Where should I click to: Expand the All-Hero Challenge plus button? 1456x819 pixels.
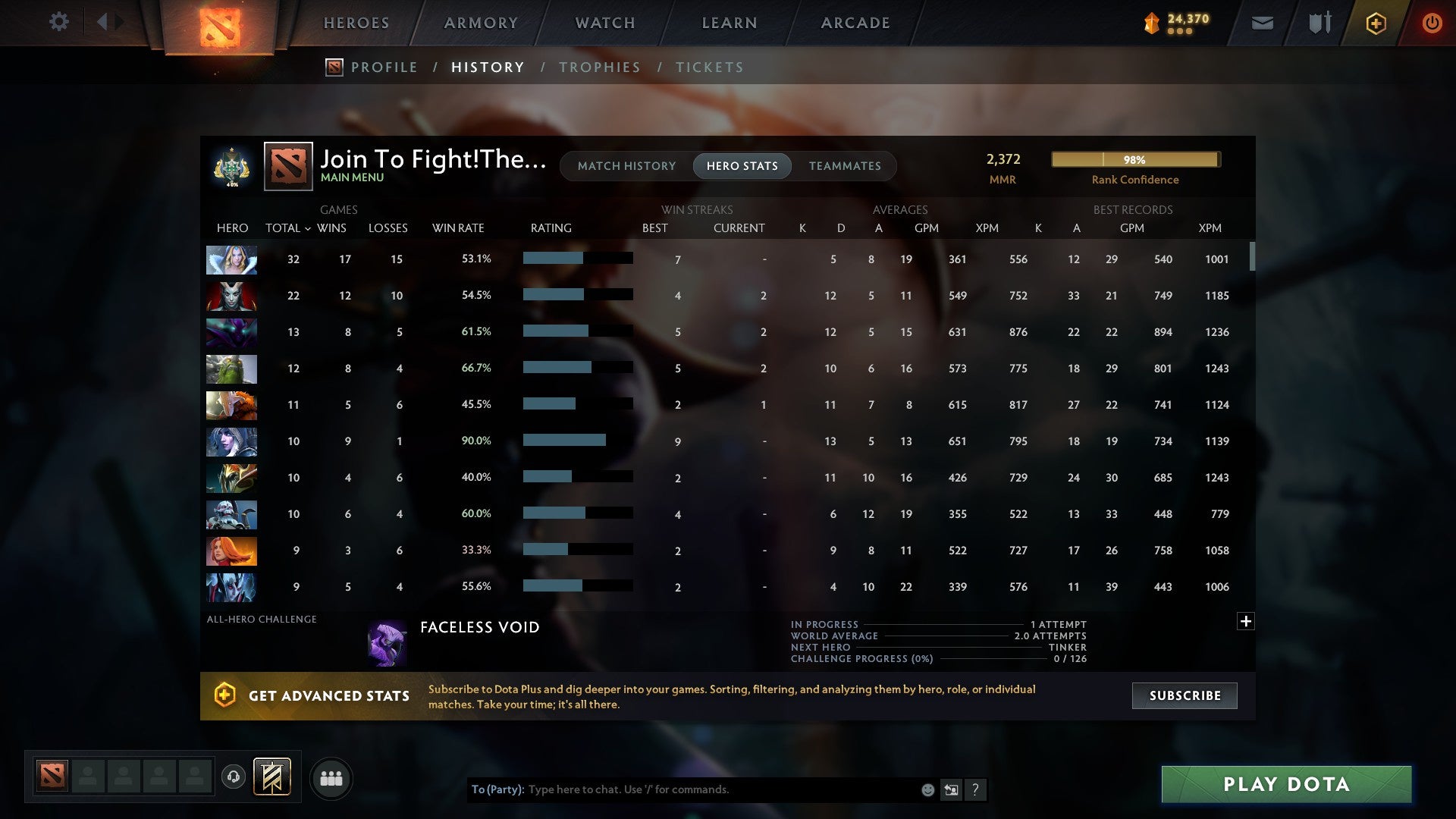[1245, 621]
